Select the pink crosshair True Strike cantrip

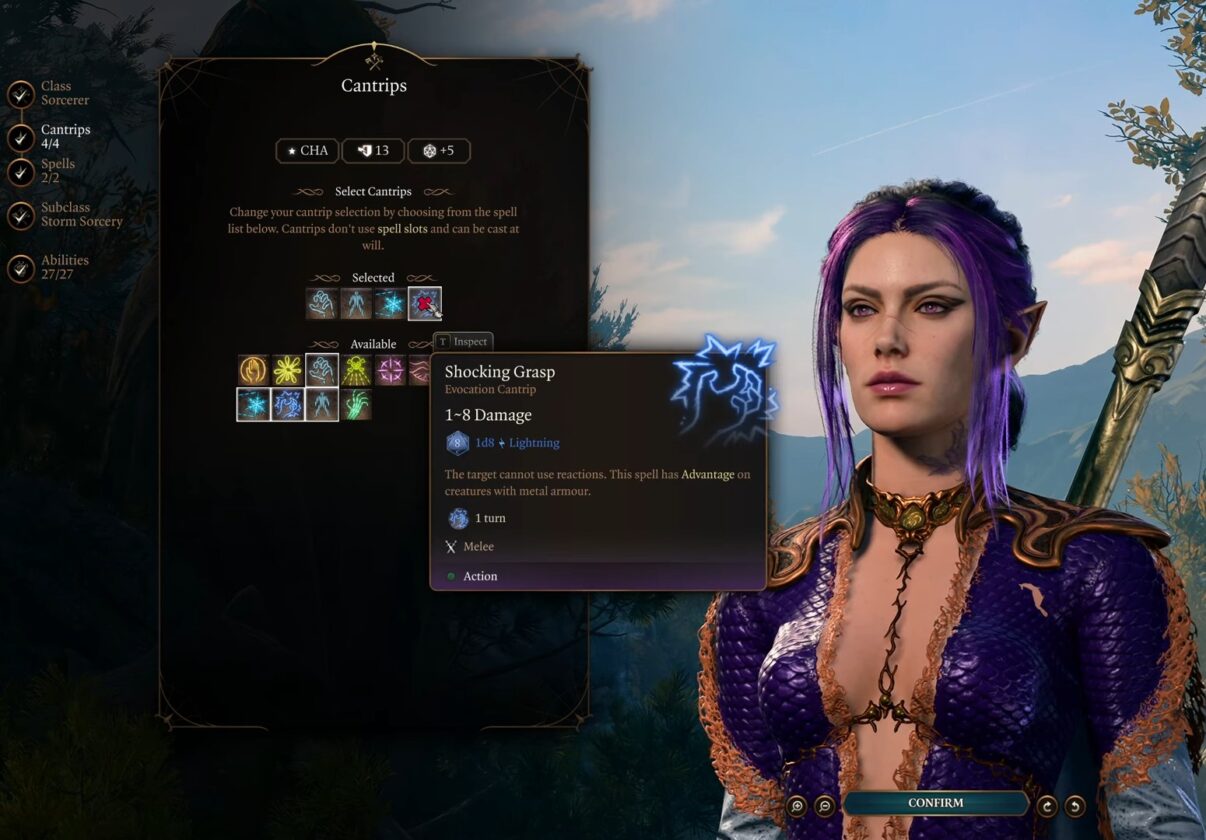390,370
